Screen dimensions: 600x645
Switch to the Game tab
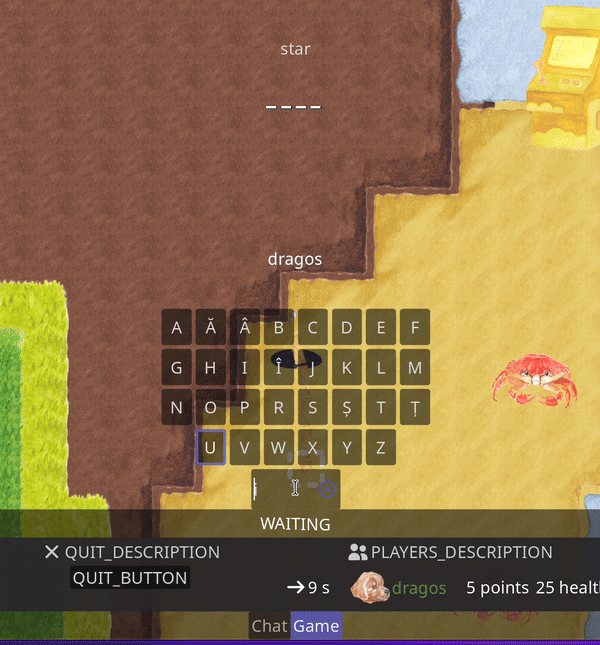click(x=316, y=626)
